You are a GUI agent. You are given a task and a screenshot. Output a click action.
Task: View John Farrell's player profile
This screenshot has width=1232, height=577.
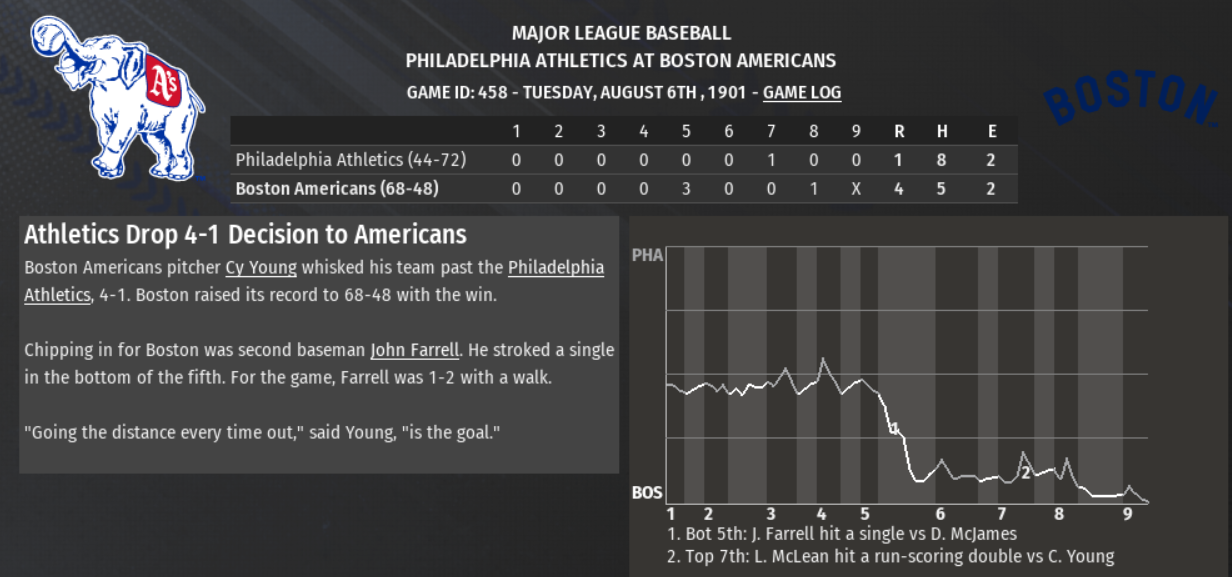pos(414,350)
